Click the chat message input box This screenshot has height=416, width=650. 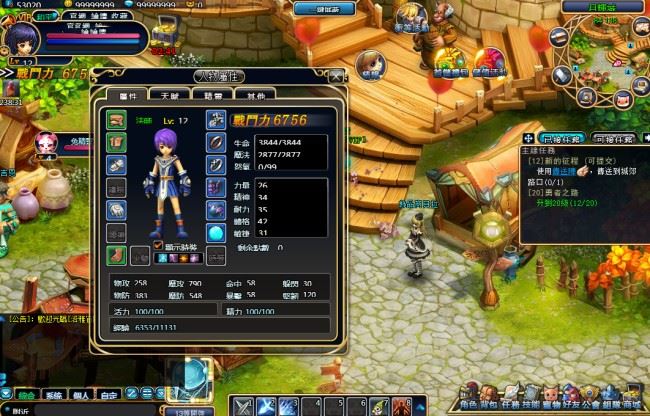pyautogui.click(x=80, y=410)
